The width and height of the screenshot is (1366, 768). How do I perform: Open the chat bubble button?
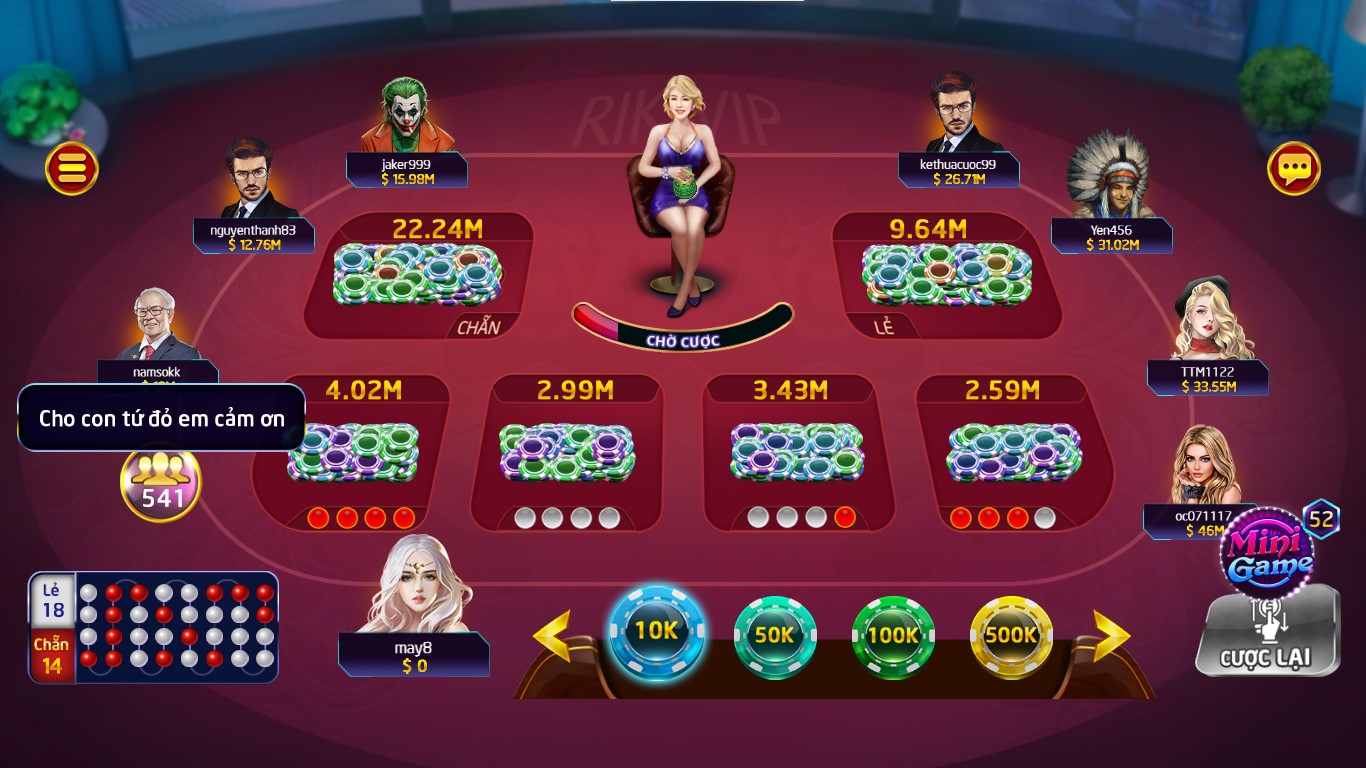coord(1294,168)
